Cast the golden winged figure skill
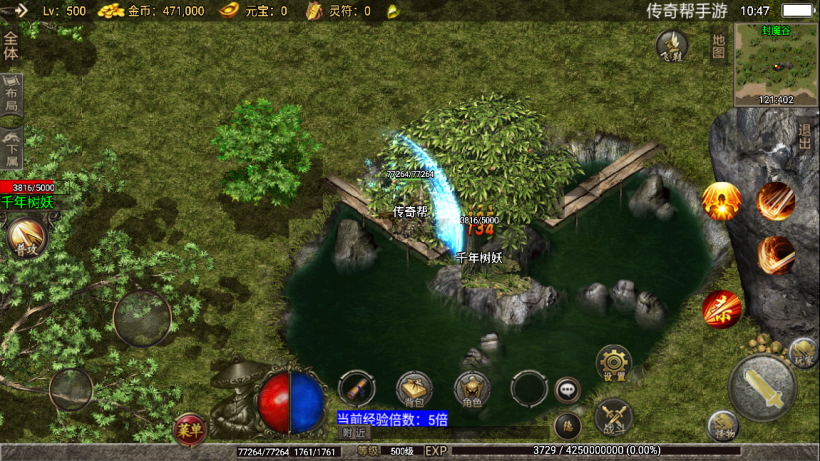The height and width of the screenshot is (461, 820). tap(721, 201)
